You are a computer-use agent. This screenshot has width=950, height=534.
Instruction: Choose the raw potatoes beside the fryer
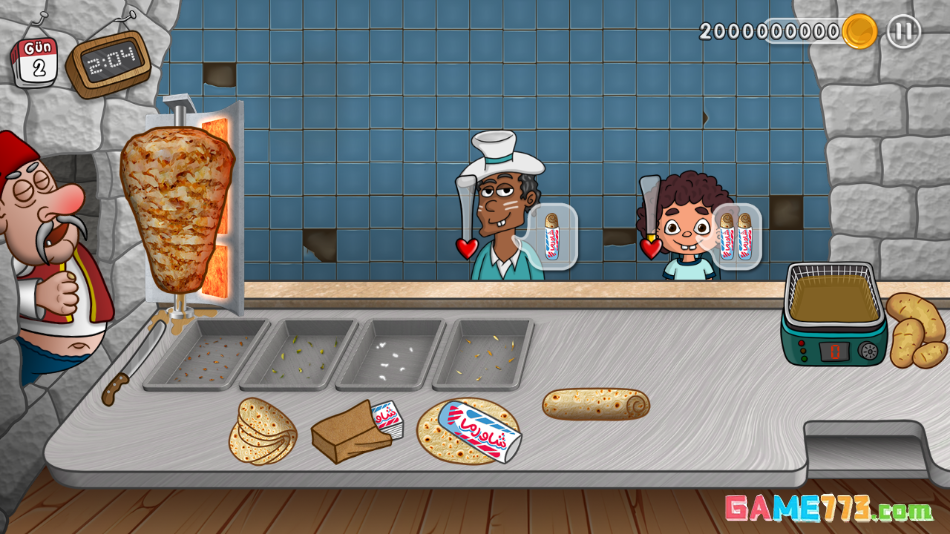point(915,330)
